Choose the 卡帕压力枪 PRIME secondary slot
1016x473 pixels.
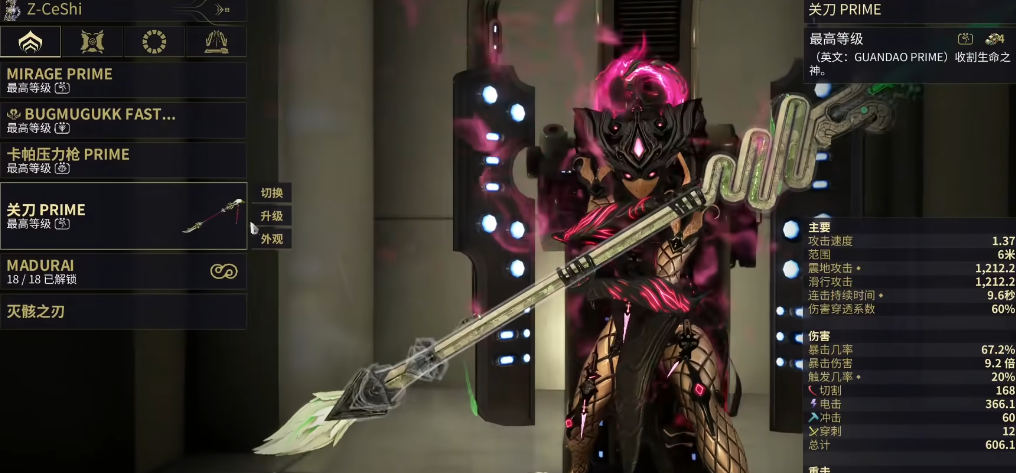pos(123,160)
